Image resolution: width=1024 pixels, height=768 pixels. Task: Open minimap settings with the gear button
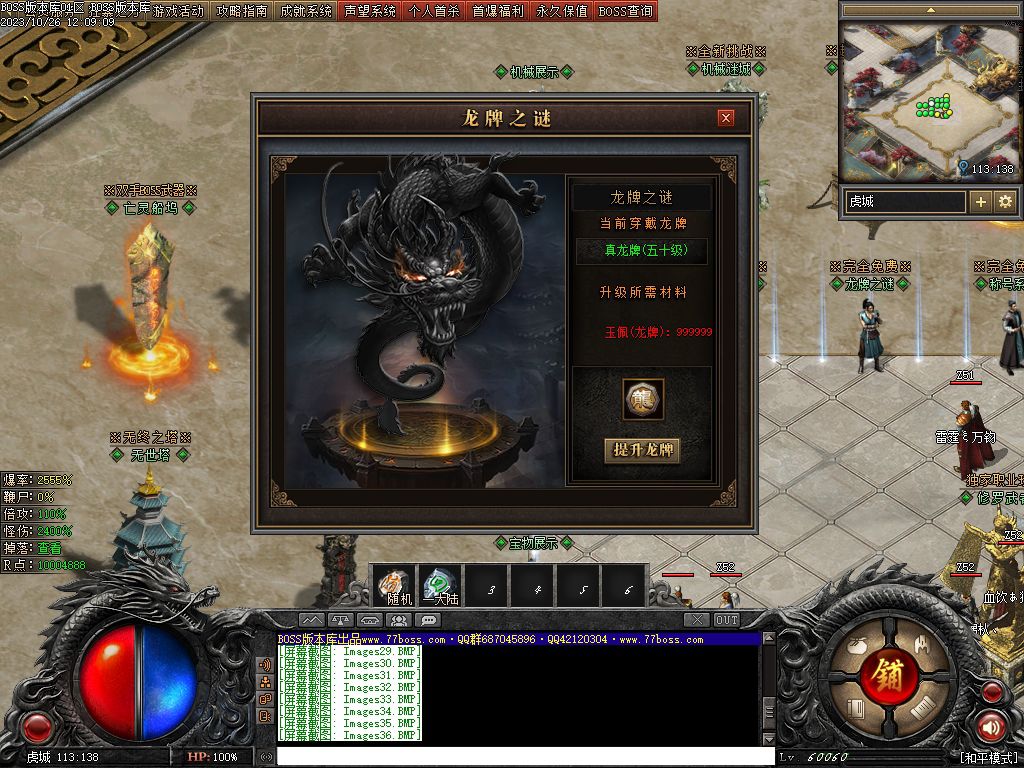click(x=1005, y=202)
